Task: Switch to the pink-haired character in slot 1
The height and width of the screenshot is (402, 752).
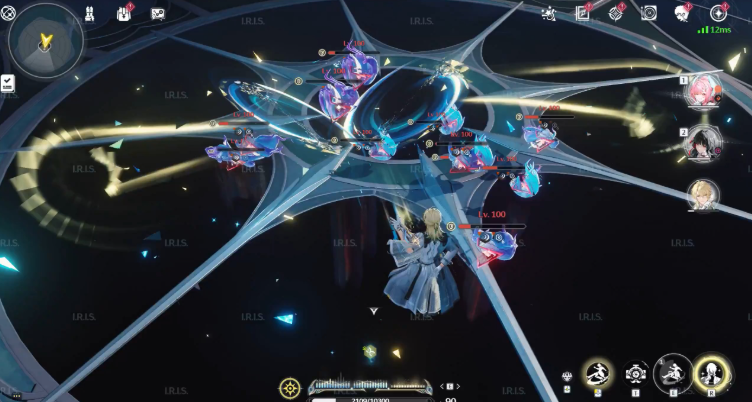Action: pyautogui.click(x=702, y=90)
